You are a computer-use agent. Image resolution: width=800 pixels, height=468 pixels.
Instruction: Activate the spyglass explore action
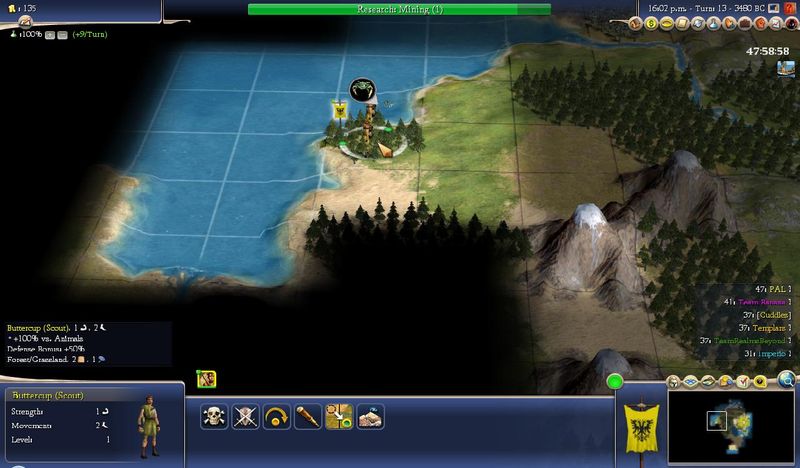(x=306, y=416)
